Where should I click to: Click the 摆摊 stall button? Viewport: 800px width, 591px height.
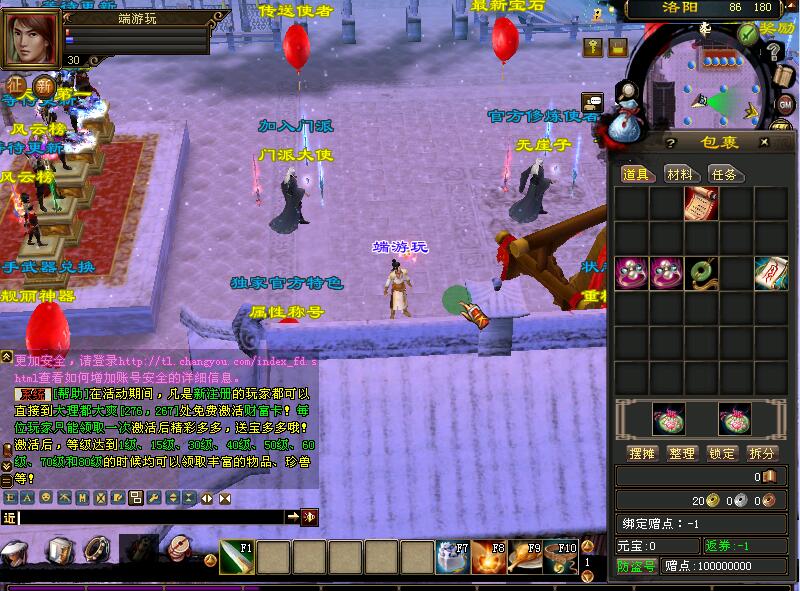coord(641,453)
